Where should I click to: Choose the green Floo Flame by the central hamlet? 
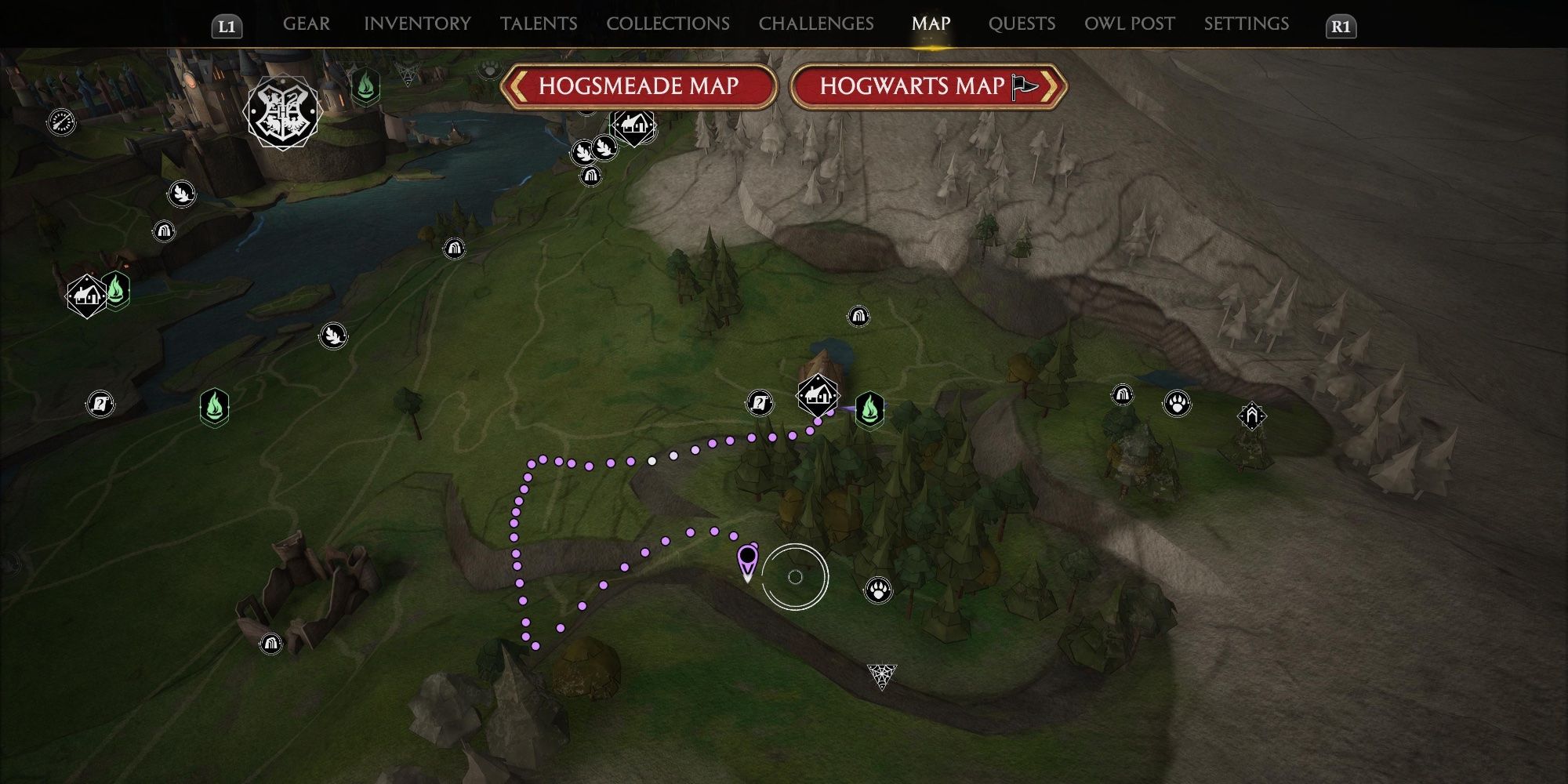869,409
